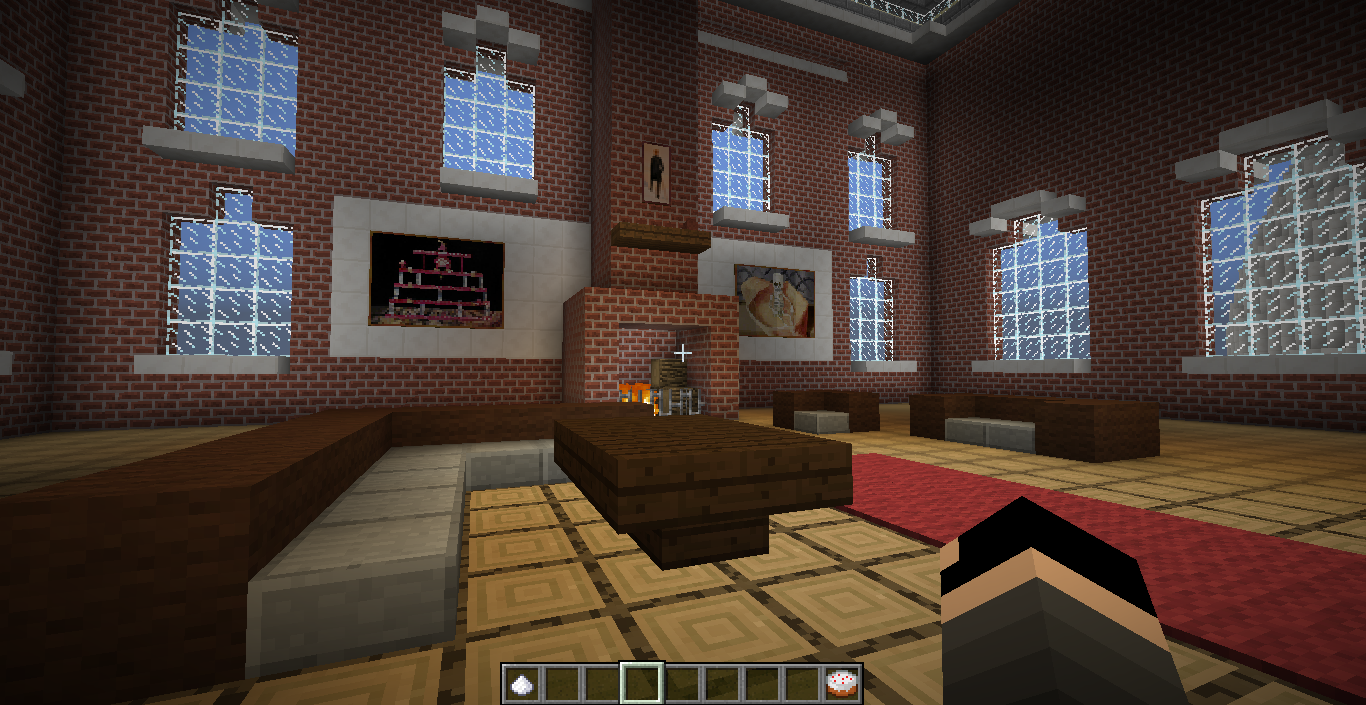Click the highlighted empty hotbar slot

(641, 684)
